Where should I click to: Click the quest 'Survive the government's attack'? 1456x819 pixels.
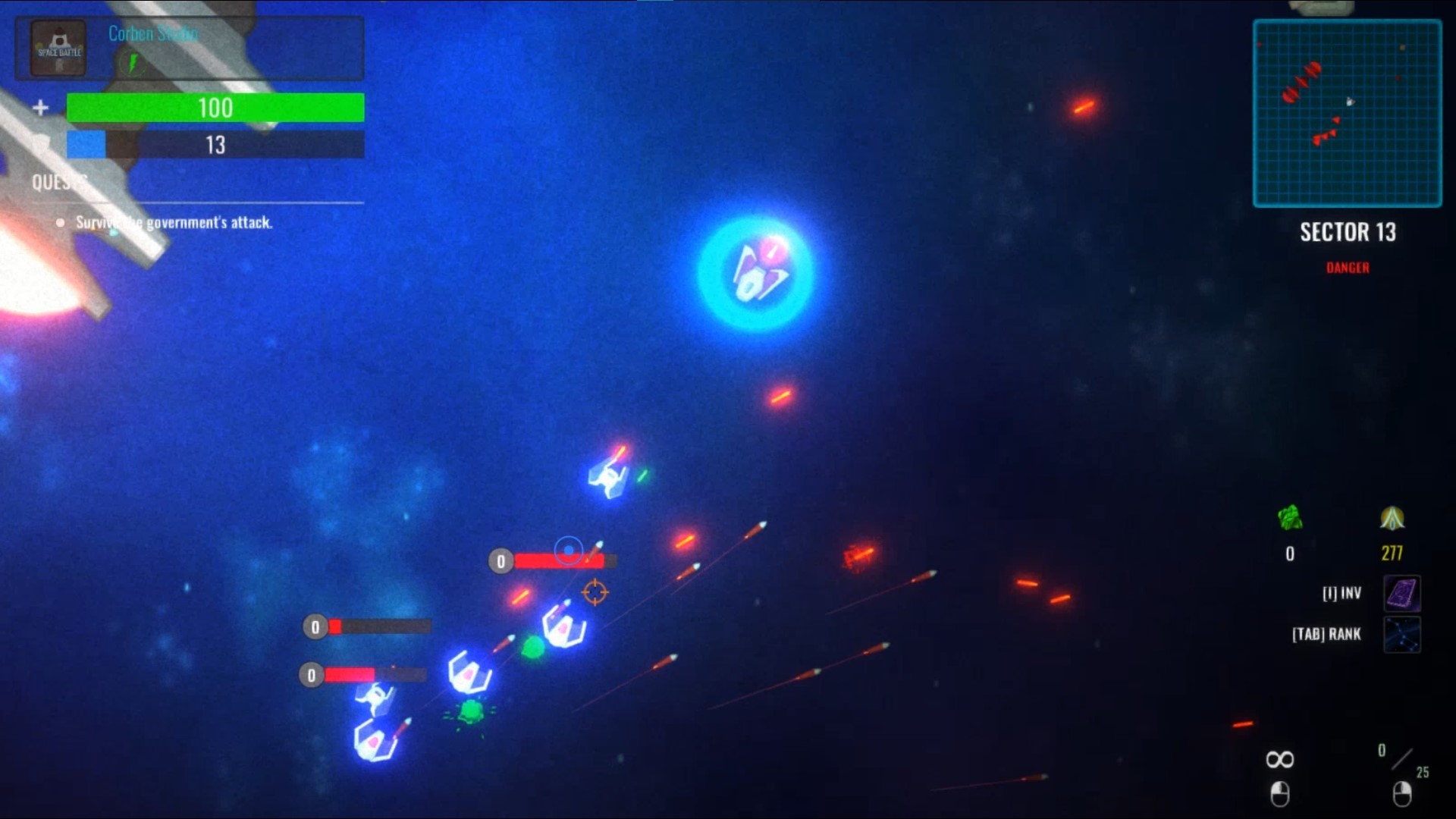coord(175,222)
